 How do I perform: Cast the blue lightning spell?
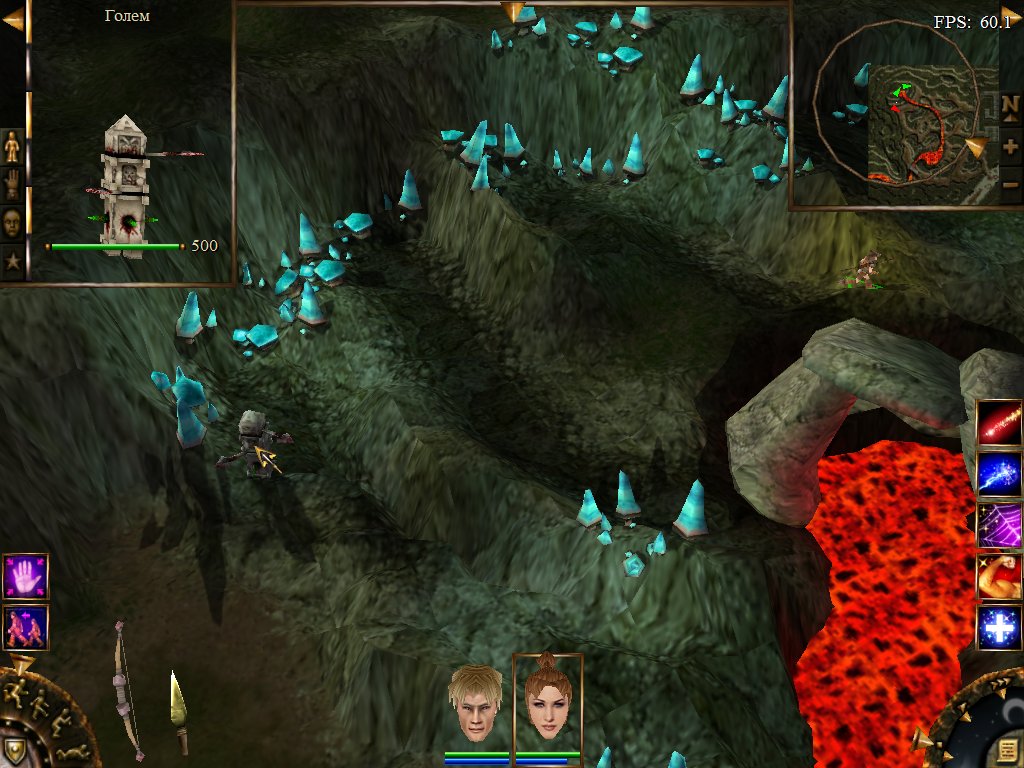pos(999,474)
